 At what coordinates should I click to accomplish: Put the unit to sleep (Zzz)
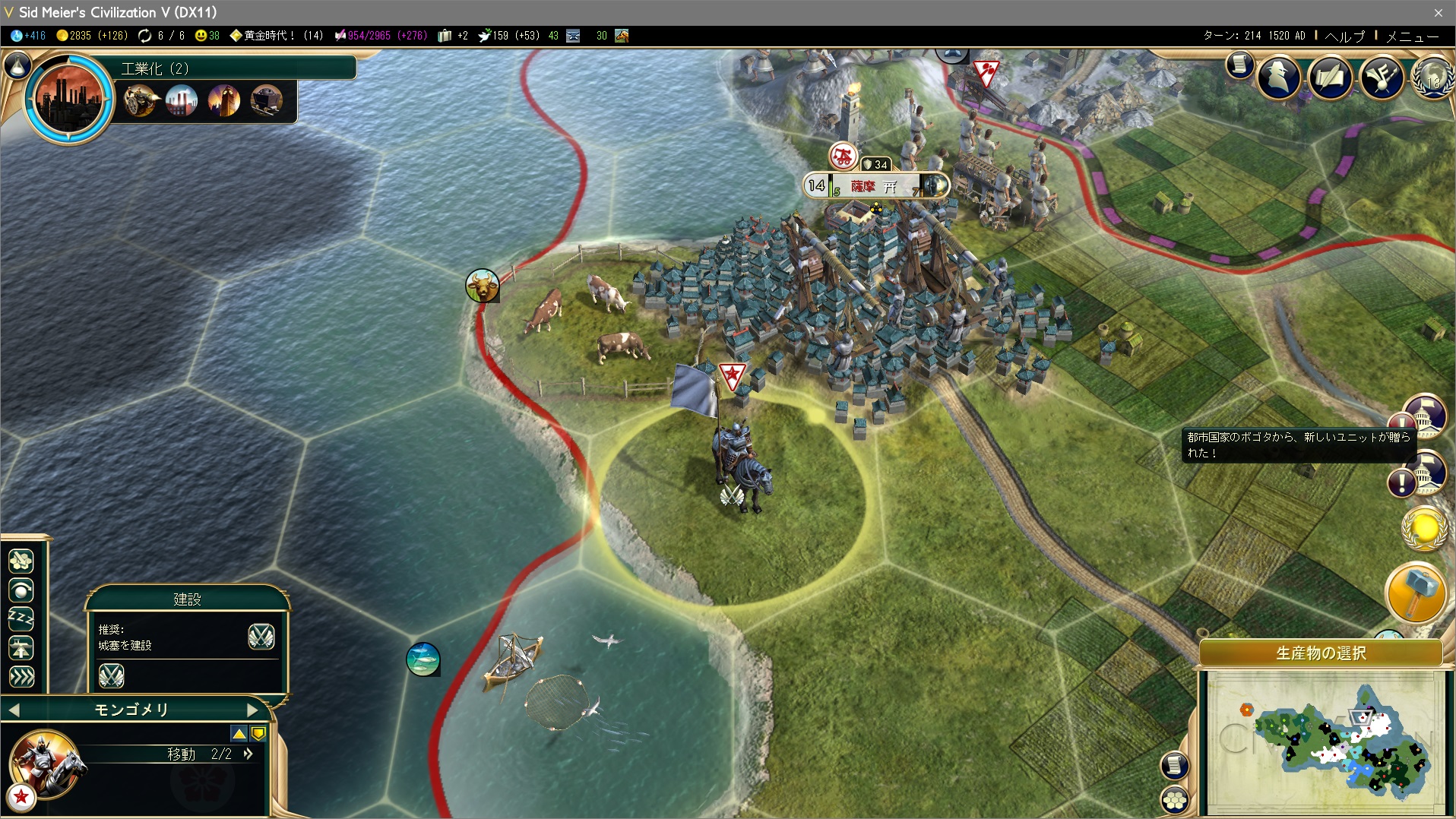21,619
